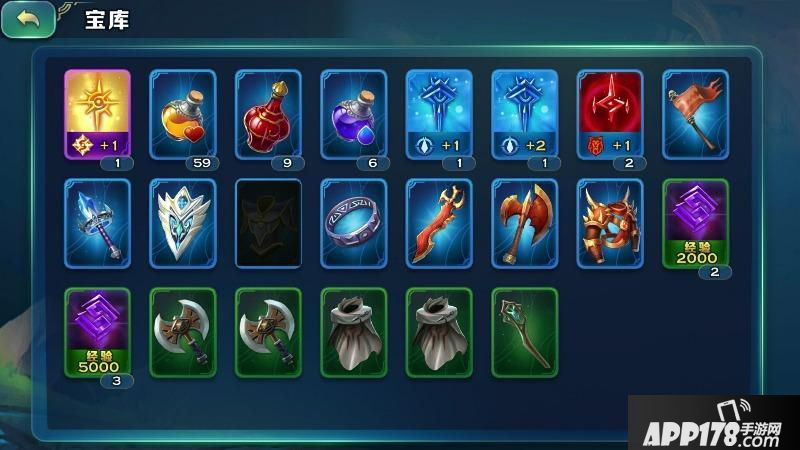Pick the blue crystal scepter
800x450 pixels.
coord(97,223)
